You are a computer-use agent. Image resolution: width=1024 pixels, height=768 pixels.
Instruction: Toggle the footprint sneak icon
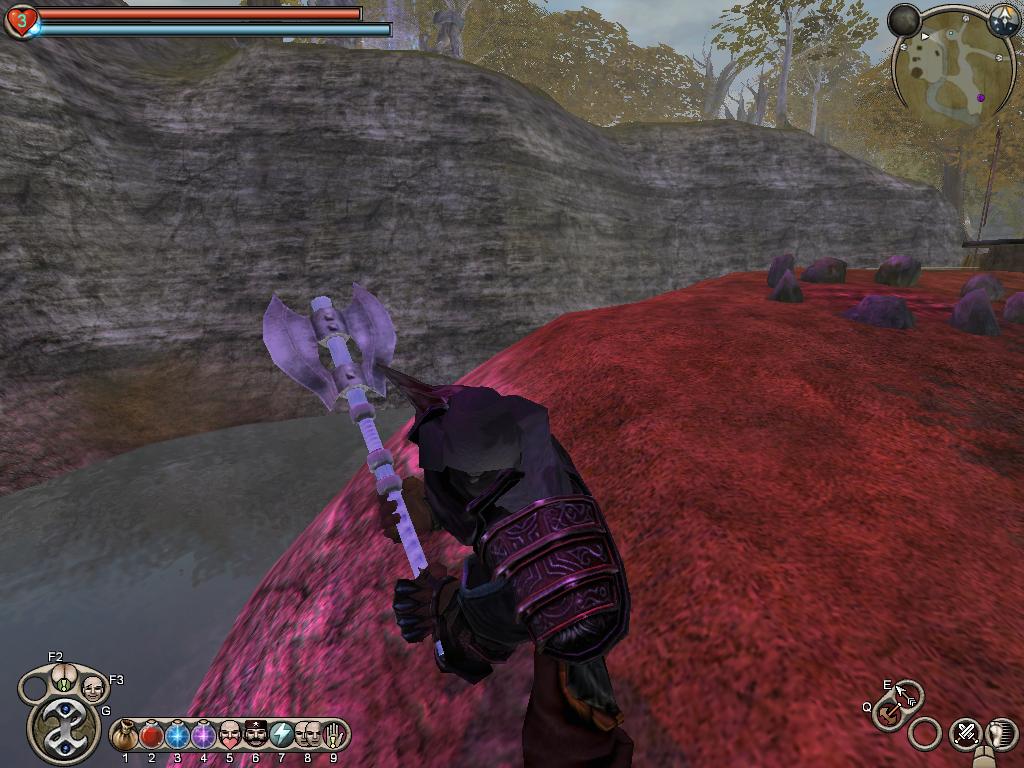pyautogui.click(x=1001, y=733)
